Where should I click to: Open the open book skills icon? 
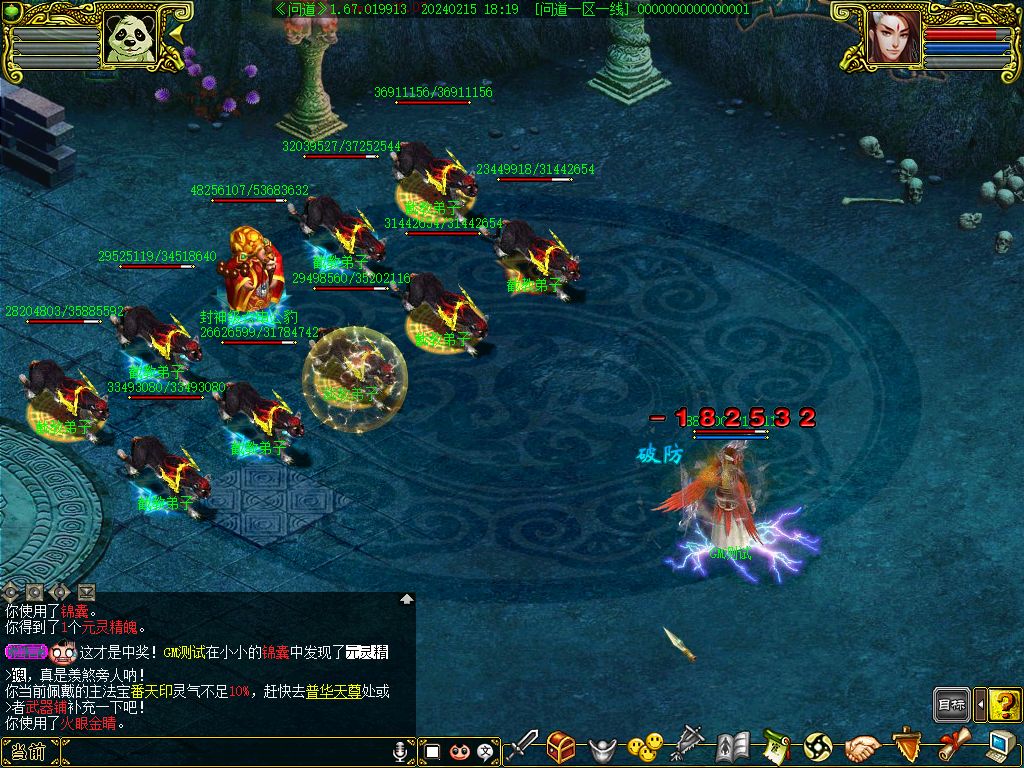[732, 746]
